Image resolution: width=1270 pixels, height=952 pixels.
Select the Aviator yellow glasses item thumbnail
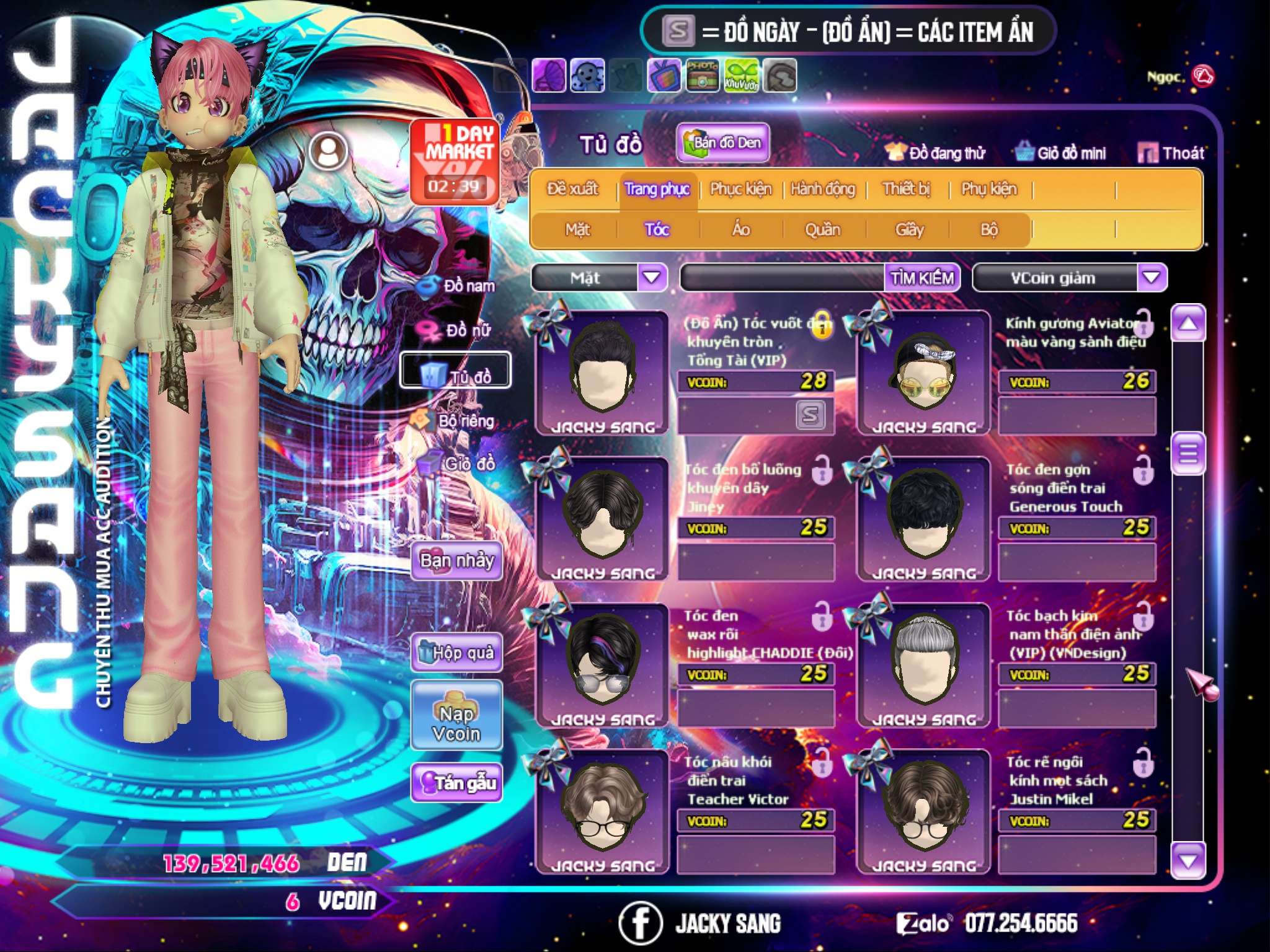[923, 372]
